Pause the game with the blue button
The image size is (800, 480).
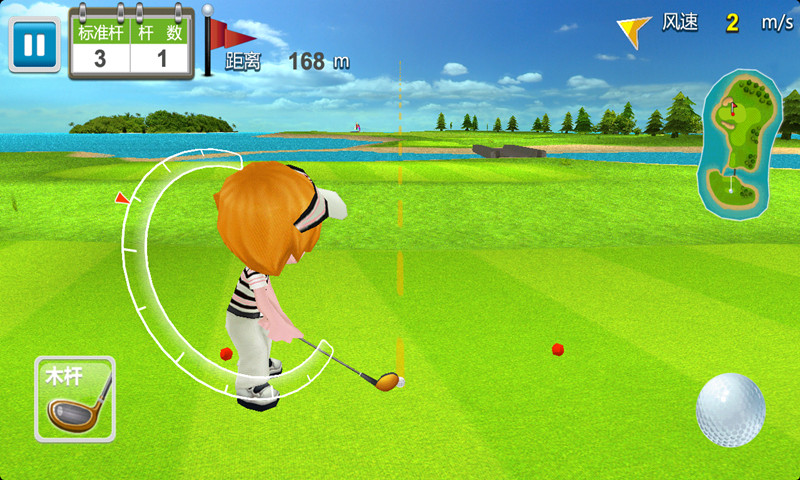tap(34, 45)
